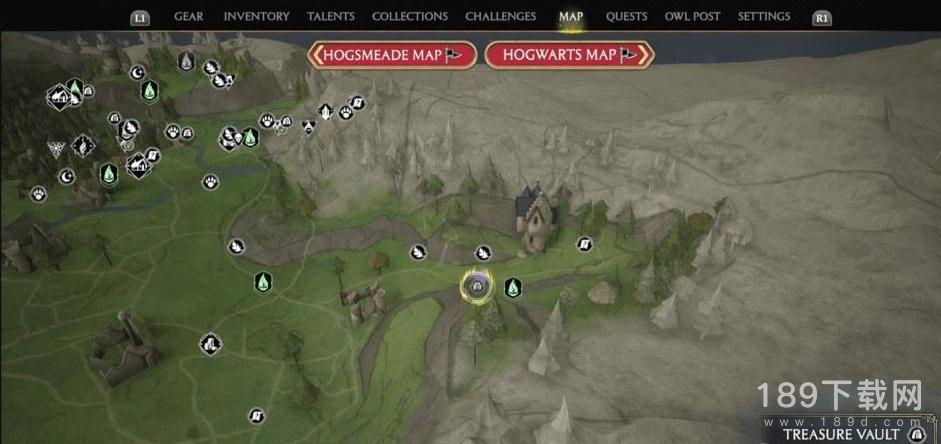Select the highlighted Treasure Vault map marker

click(x=477, y=288)
